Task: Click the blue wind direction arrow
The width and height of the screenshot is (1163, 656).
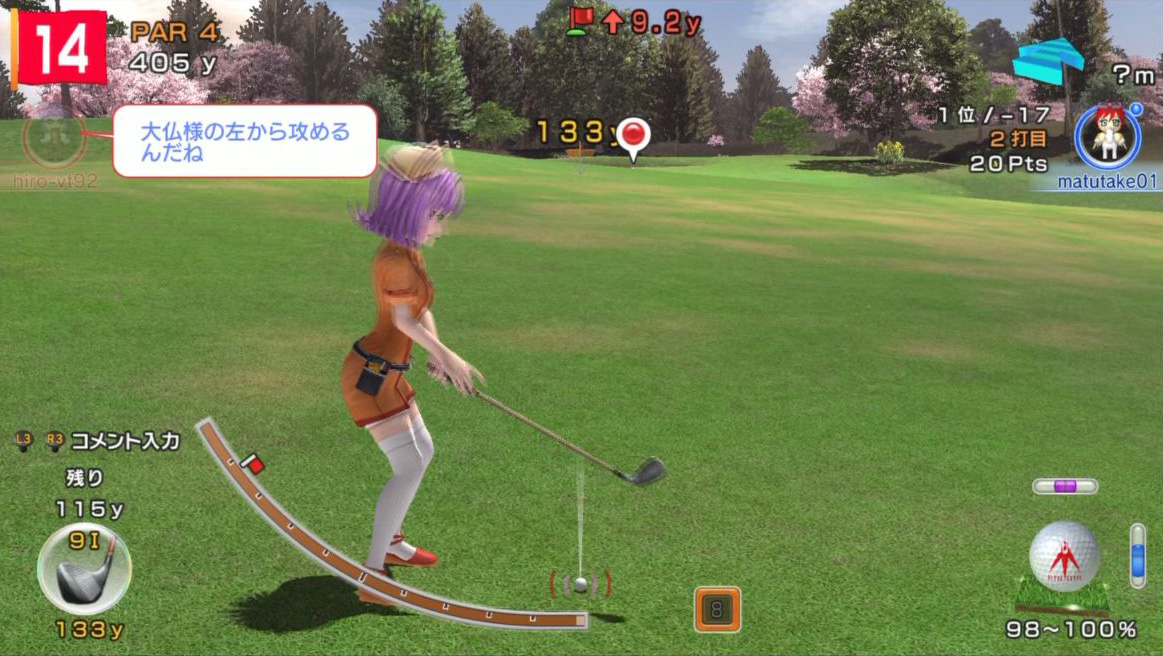Action: 1047,61
